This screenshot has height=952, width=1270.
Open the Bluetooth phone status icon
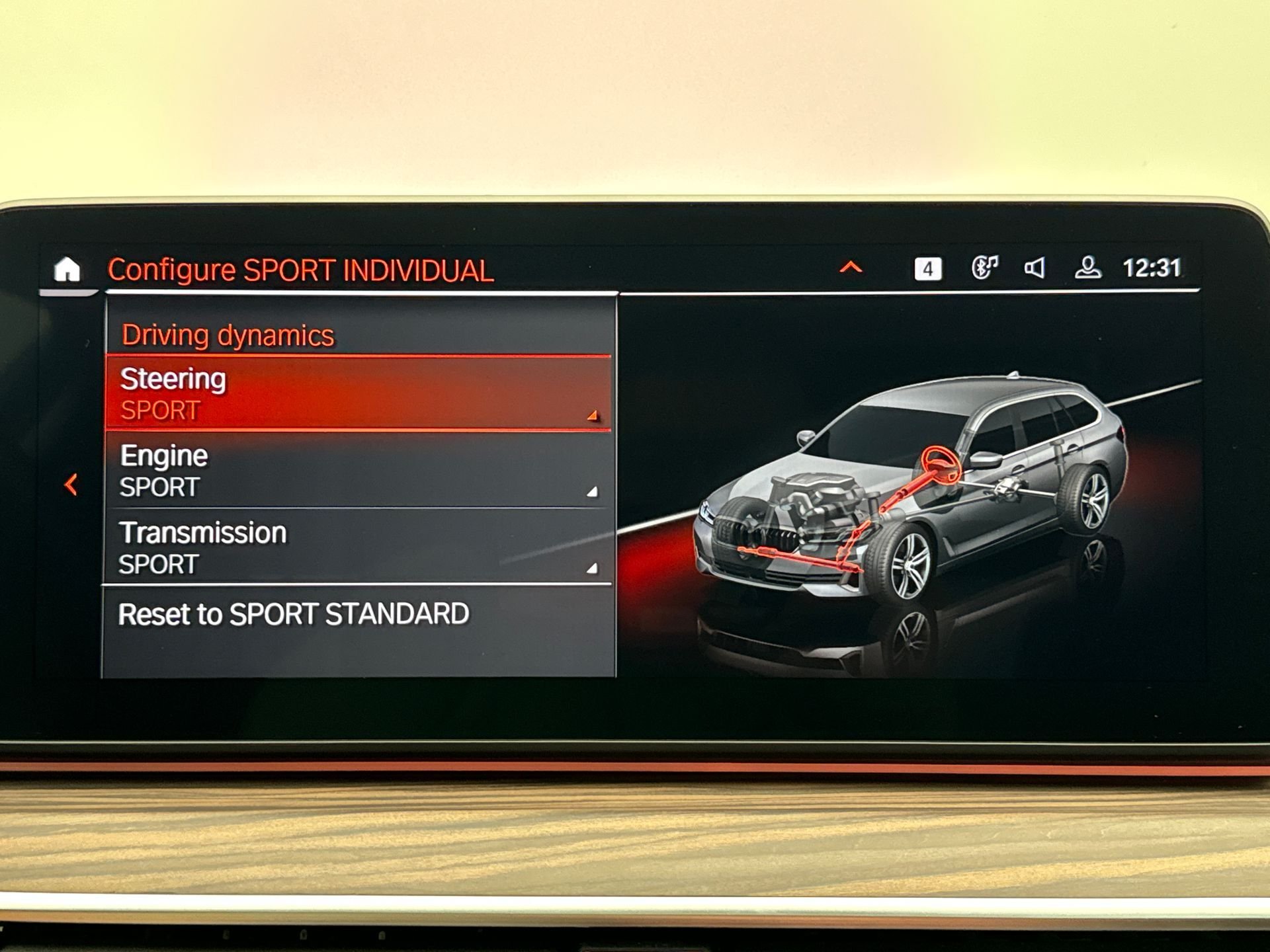pyautogui.click(x=984, y=268)
